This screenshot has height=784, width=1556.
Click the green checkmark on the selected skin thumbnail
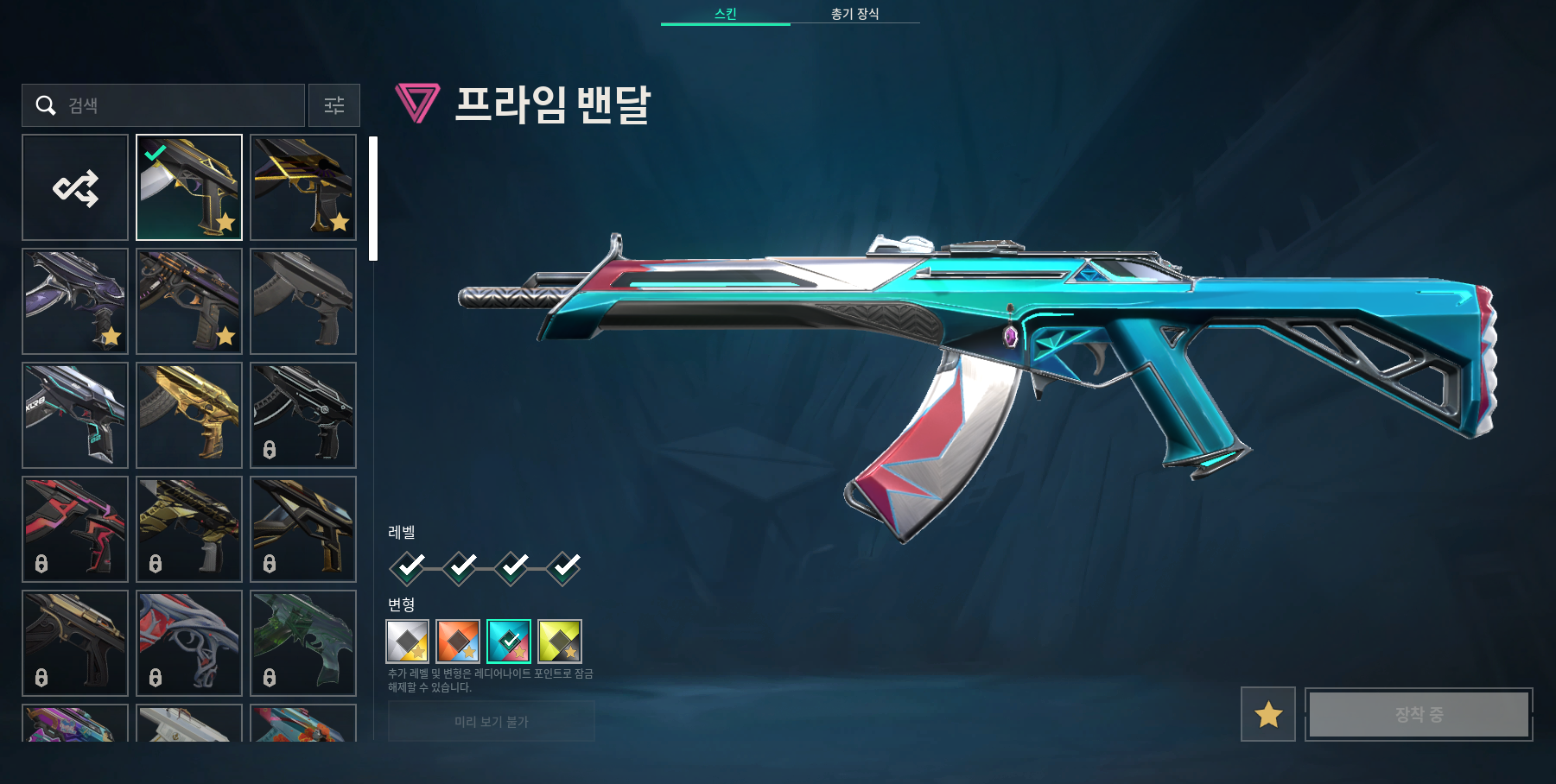(x=156, y=152)
